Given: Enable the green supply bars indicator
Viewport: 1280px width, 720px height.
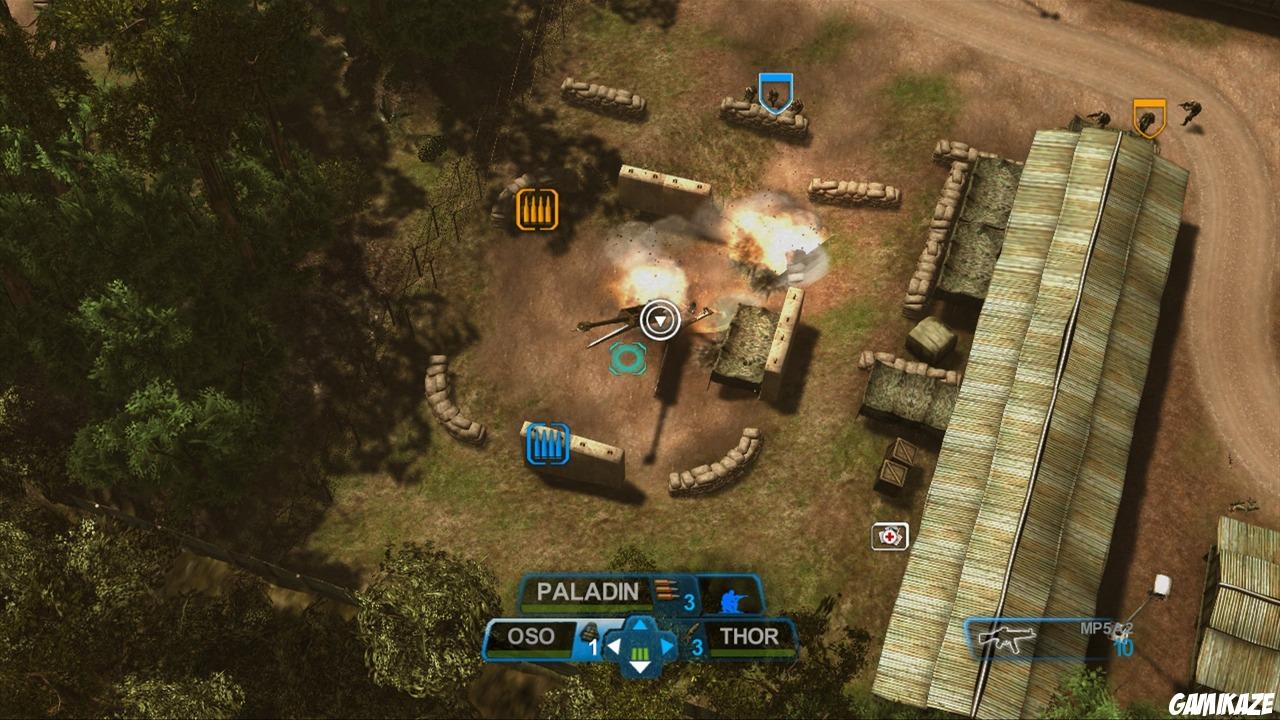Looking at the screenshot, I should pyautogui.click(x=639, y=654).
